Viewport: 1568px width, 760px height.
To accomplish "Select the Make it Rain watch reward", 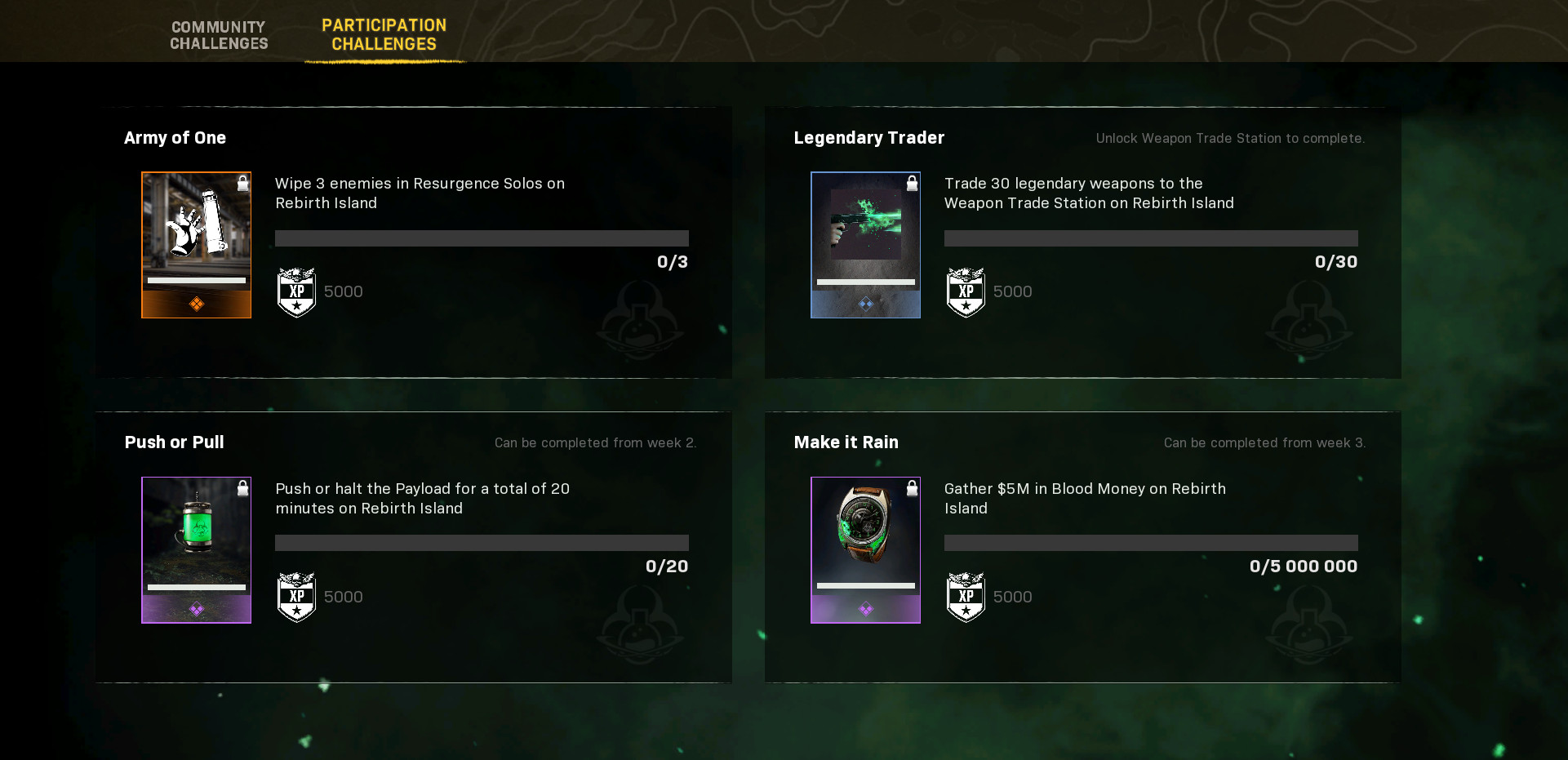I will pos(865,549).
